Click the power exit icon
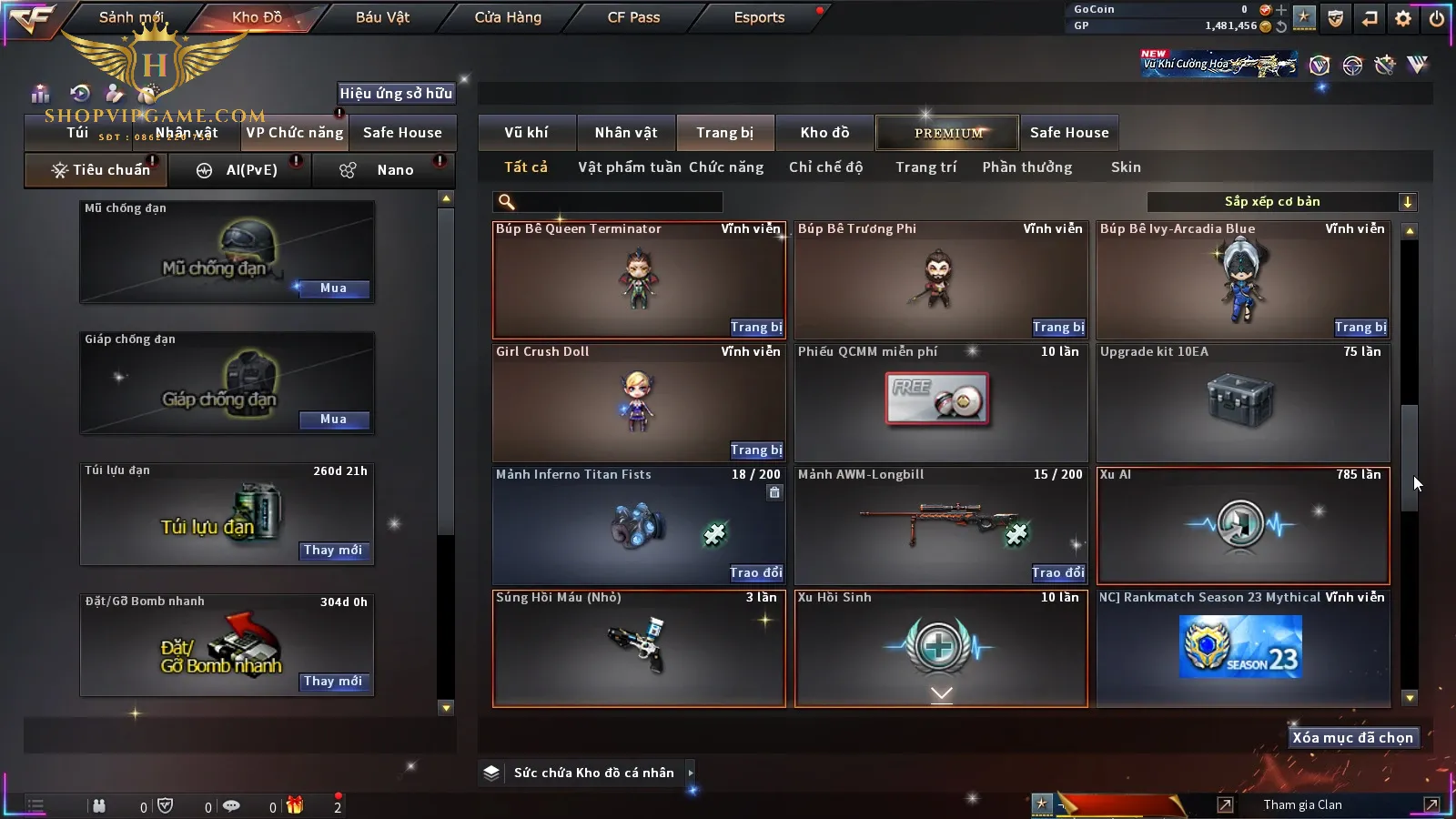This screenshot has width=1456, height=819. click(1437, 18)
